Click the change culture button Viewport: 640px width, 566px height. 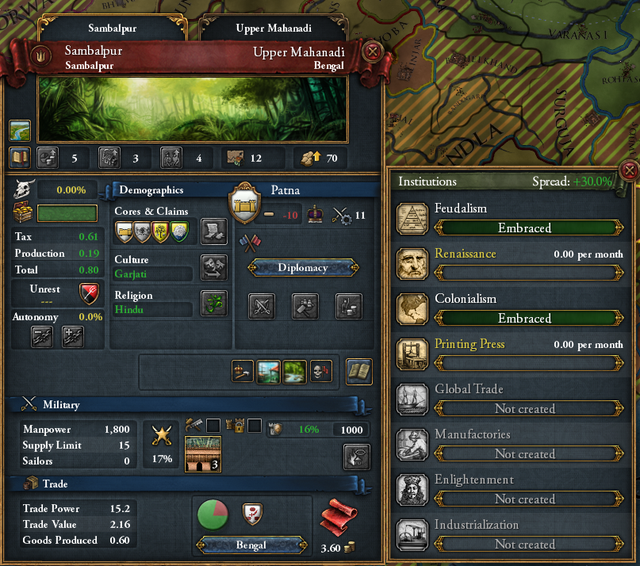214,267
